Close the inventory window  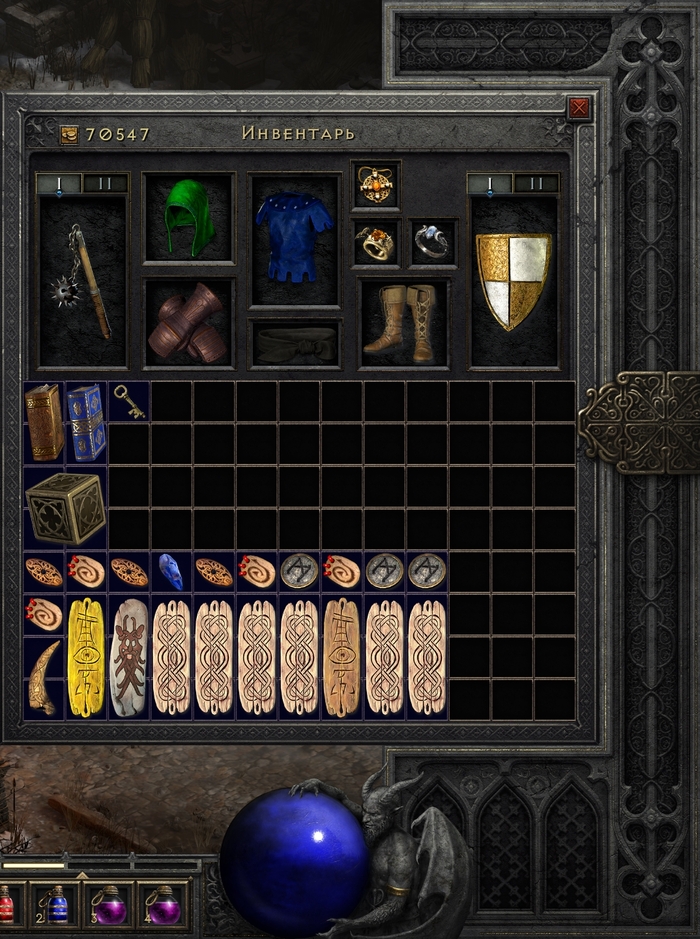(x=578, y=108)
